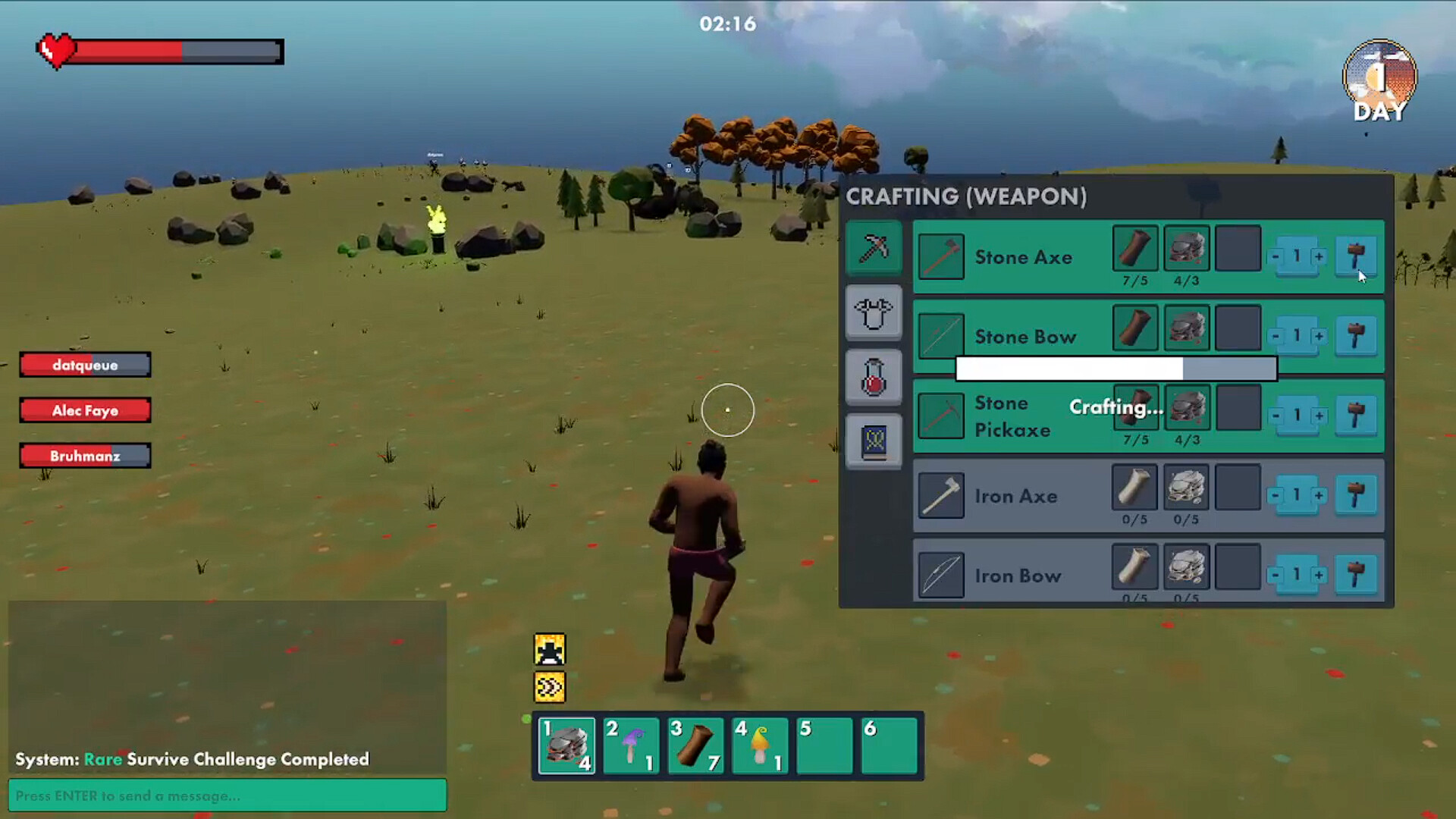Select the stone stack in hotbar slot 1
Screen dimensions: 1456x819
pos(566,745)
